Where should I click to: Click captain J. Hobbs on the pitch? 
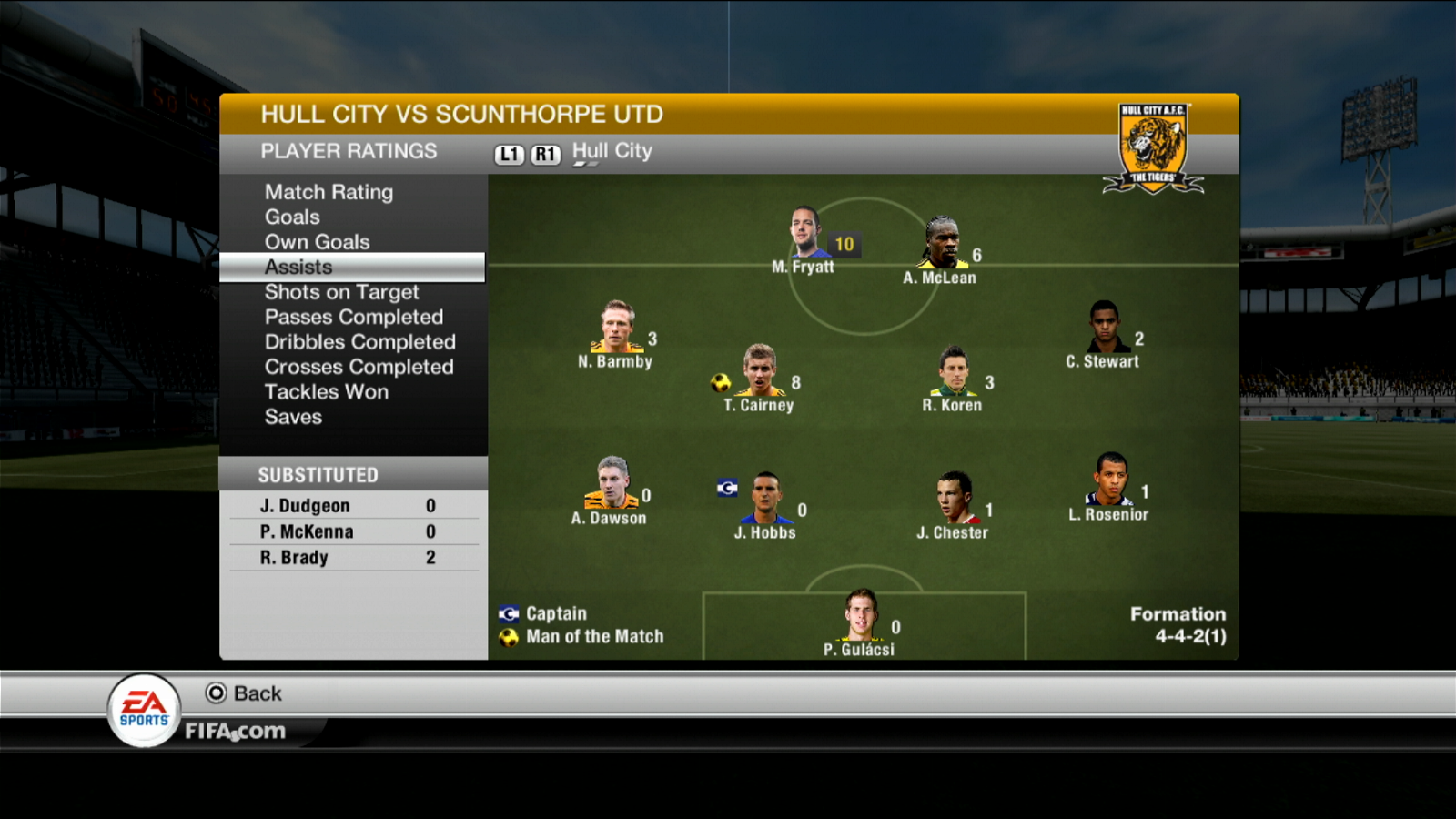point(766,498)
